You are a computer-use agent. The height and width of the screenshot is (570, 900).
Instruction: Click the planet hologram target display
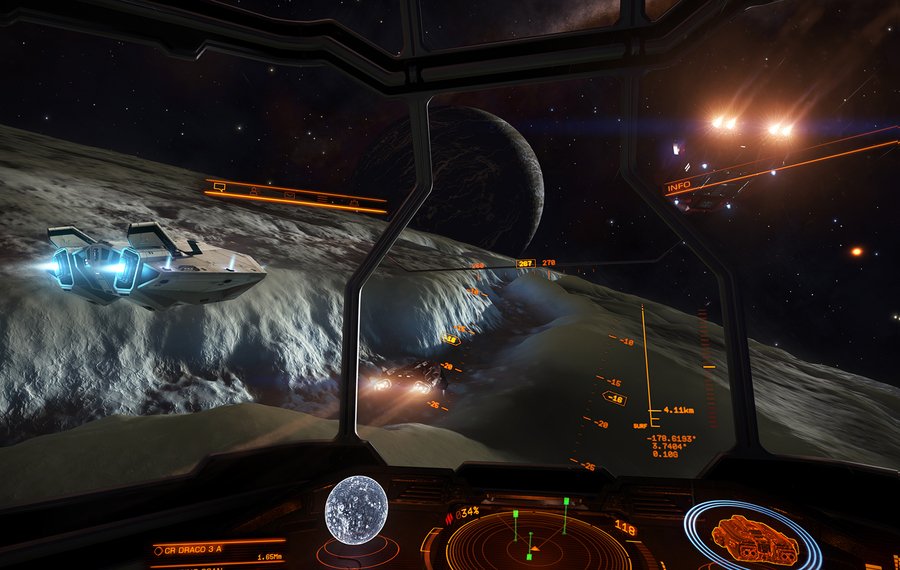pyautogui.click(x=356, y=510)
